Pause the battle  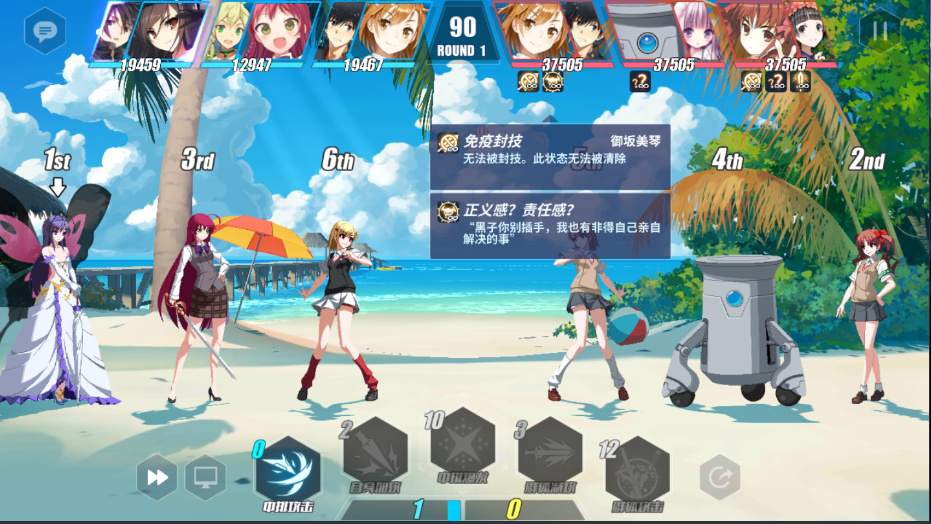880,31
